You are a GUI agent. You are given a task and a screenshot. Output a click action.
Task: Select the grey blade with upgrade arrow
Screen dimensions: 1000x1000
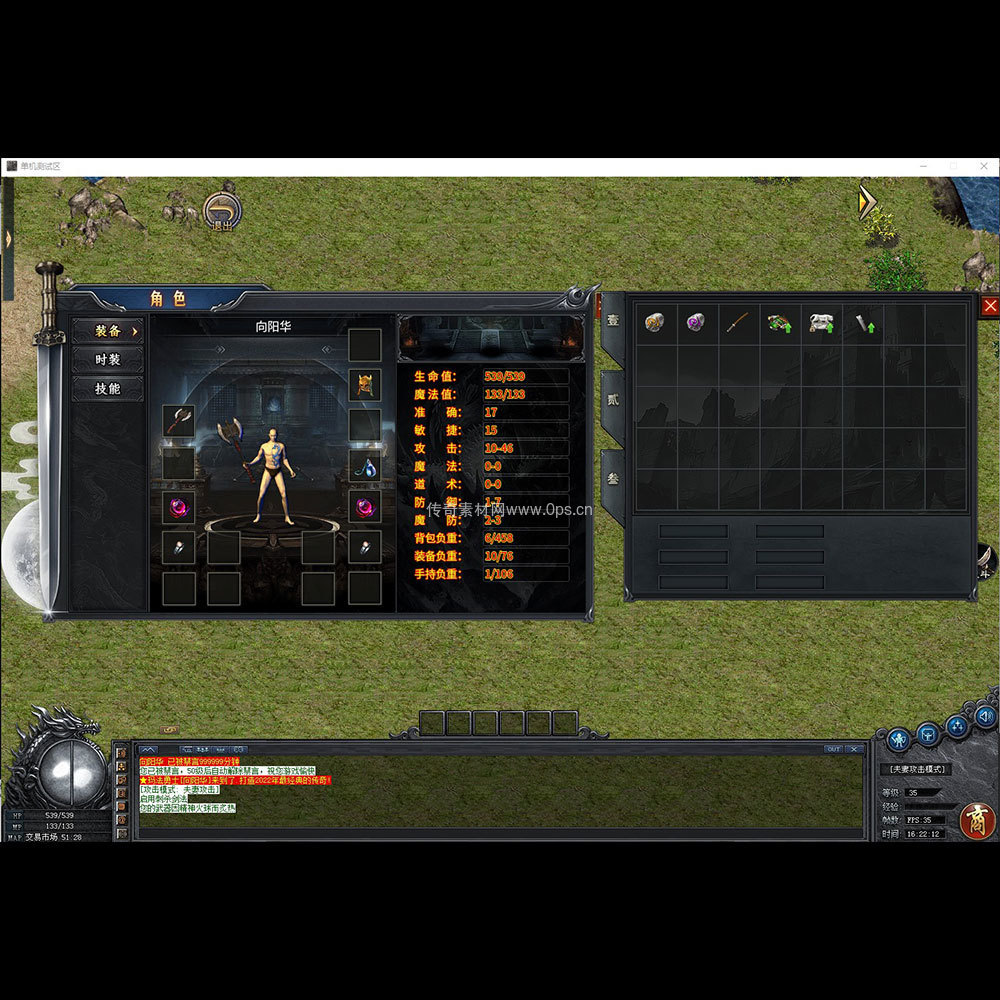click(863, 323)
